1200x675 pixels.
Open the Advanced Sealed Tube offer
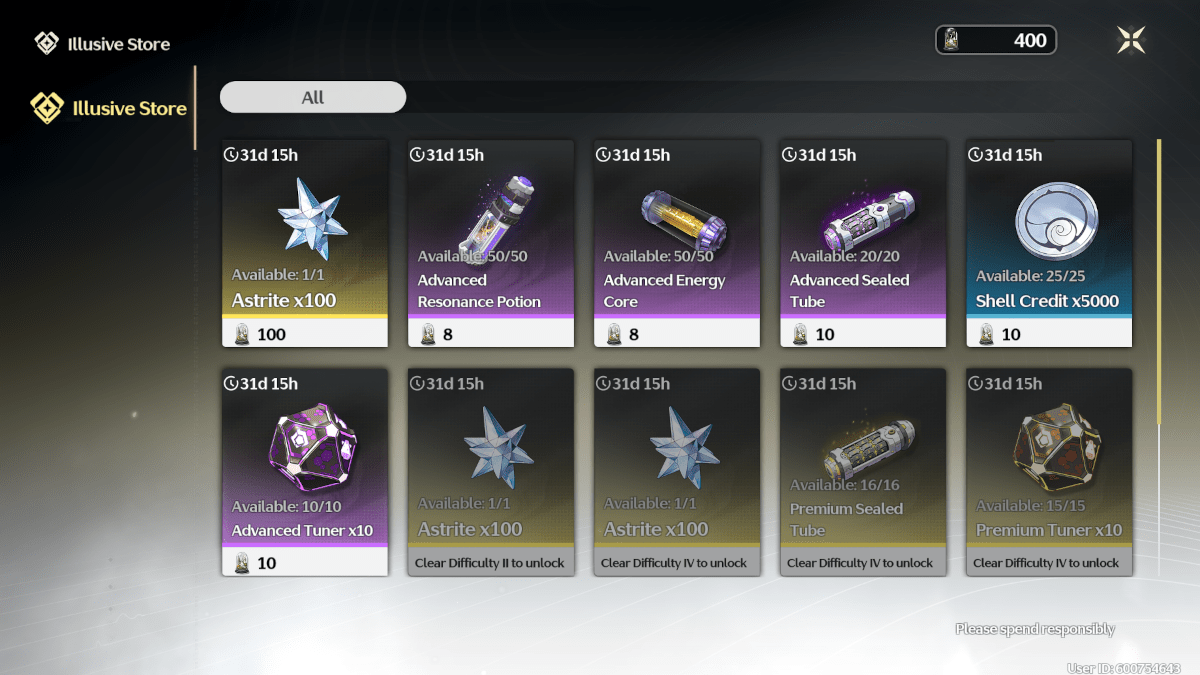pyautogui.click(x=863, y=243)
